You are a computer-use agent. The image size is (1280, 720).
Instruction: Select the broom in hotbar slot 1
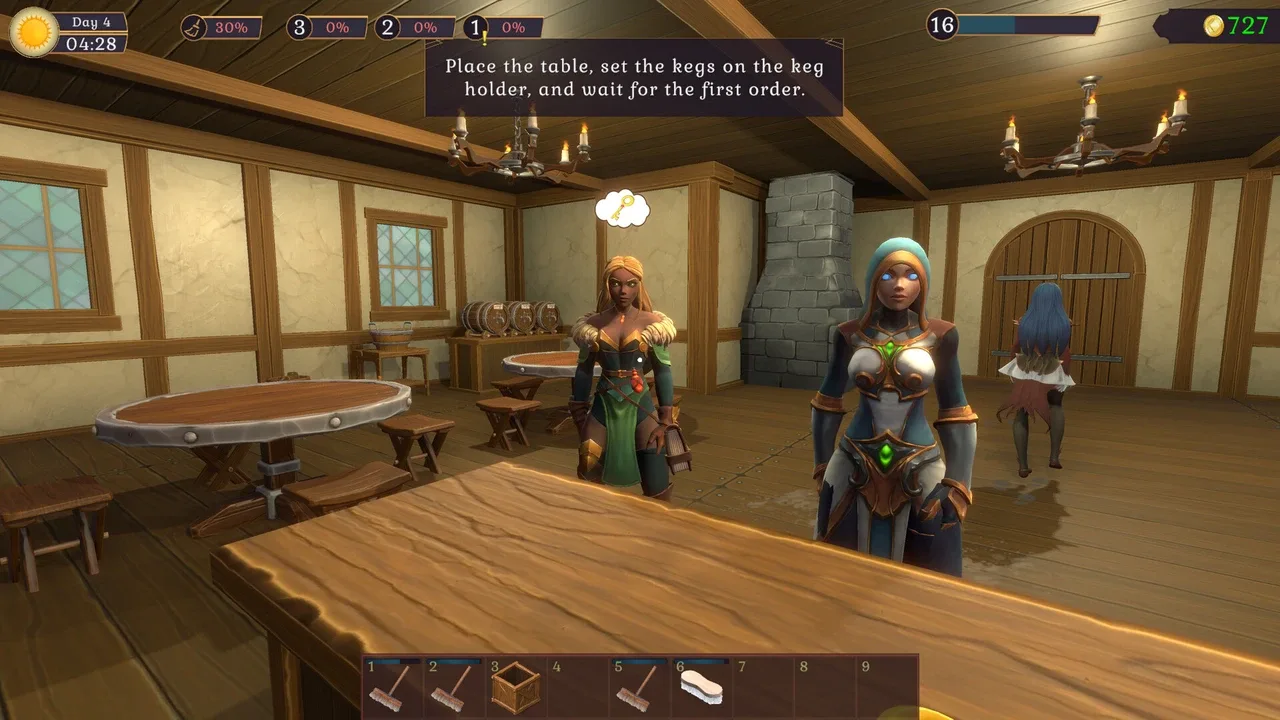390,687
